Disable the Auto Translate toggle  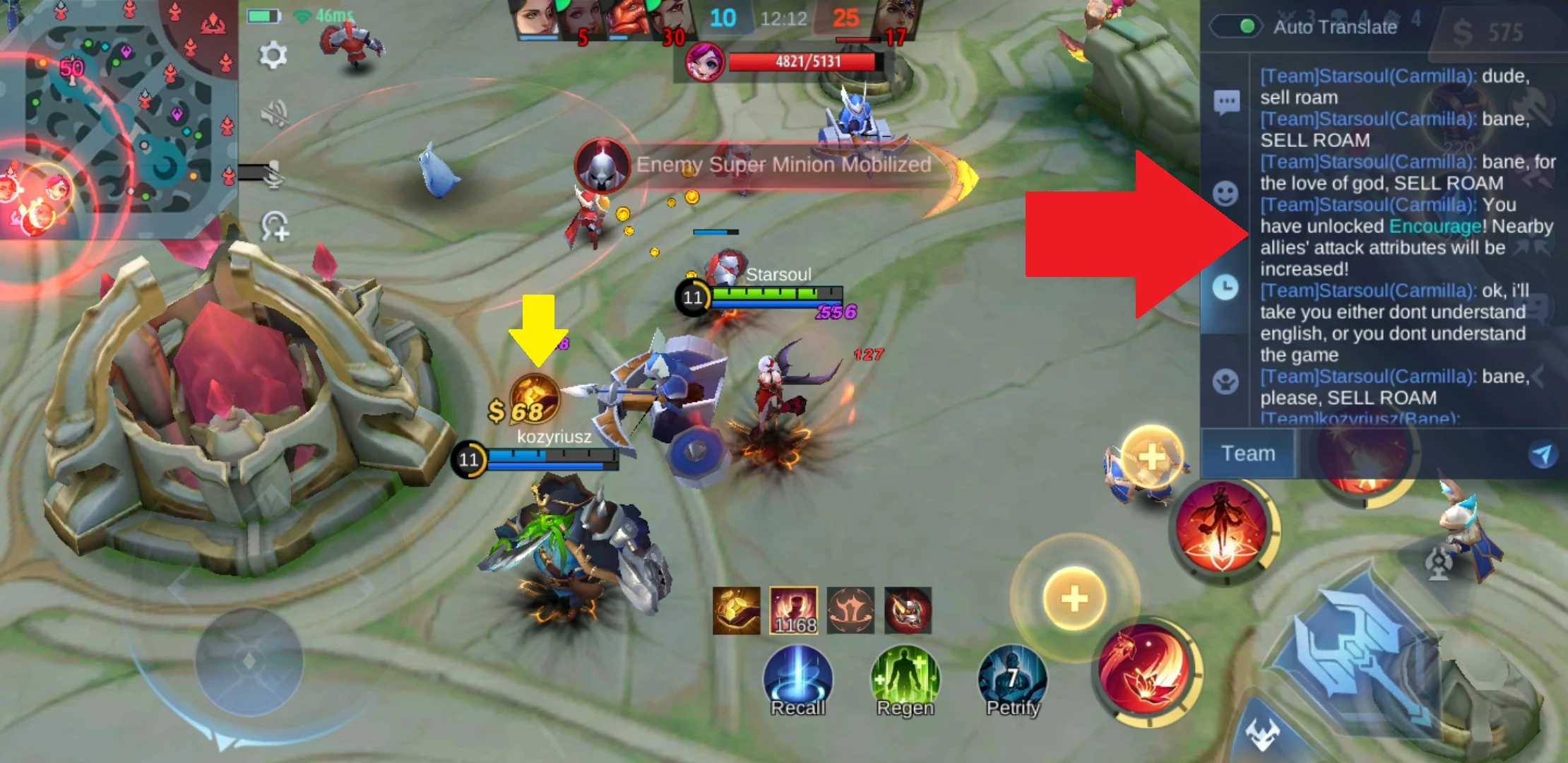pyautogui.click(x=1237, y=25)
